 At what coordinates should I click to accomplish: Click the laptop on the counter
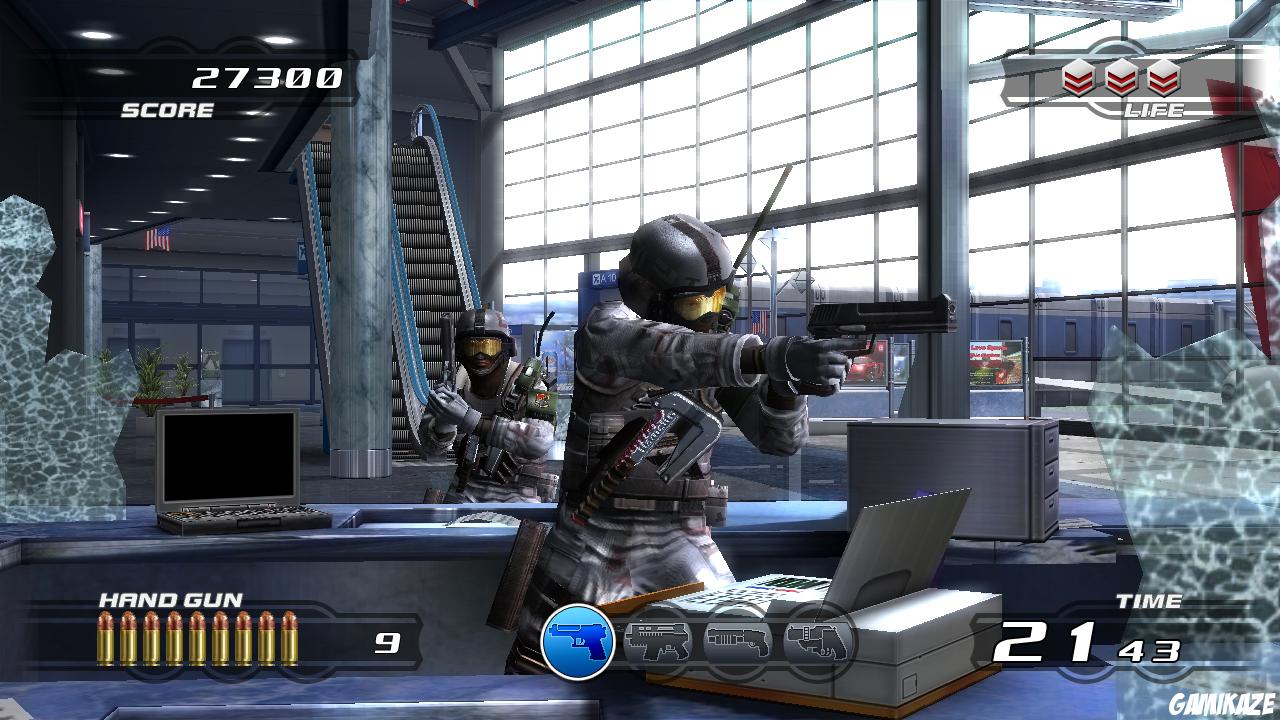click(x=230, y=470)
